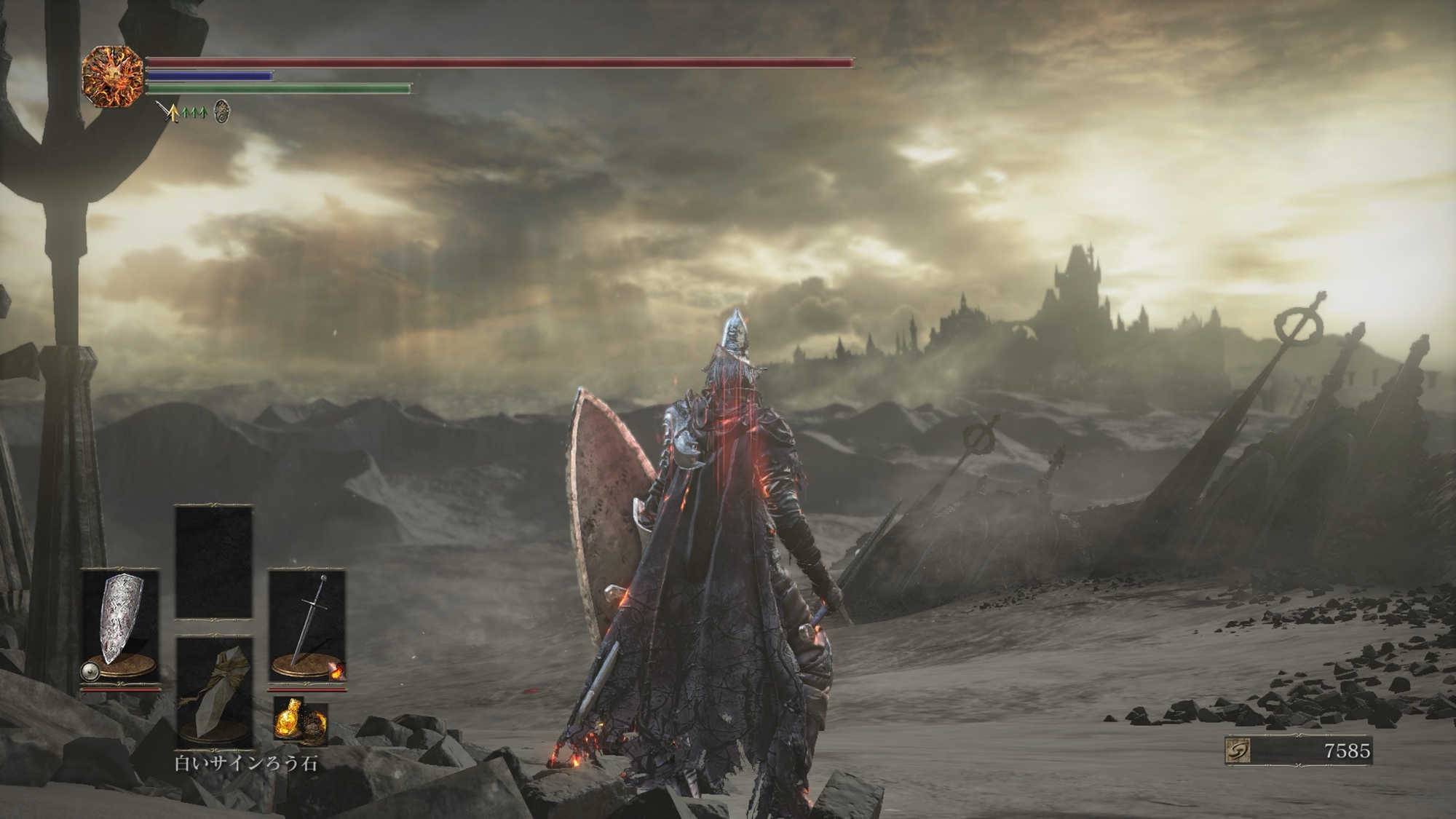Screen dimensions: 1456x819
Task: Click the empty spell slot above the soapstone
Action: coord(214,562)
